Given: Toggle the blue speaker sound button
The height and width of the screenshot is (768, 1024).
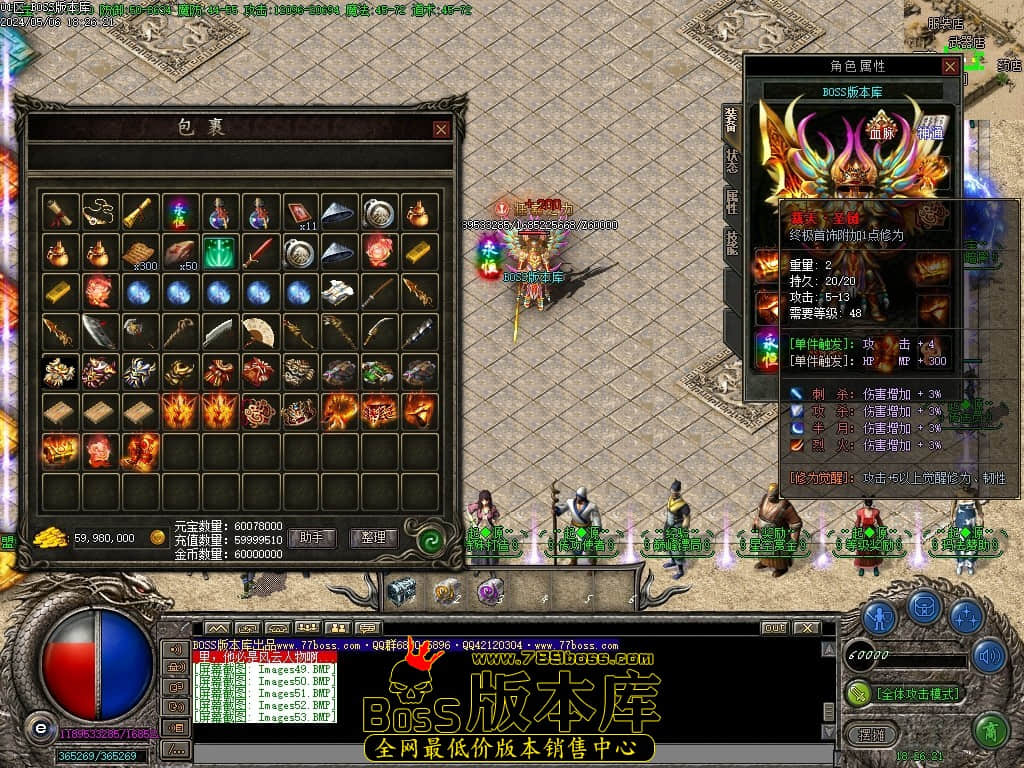Looking at the screenshot, I should click(989, 656).
